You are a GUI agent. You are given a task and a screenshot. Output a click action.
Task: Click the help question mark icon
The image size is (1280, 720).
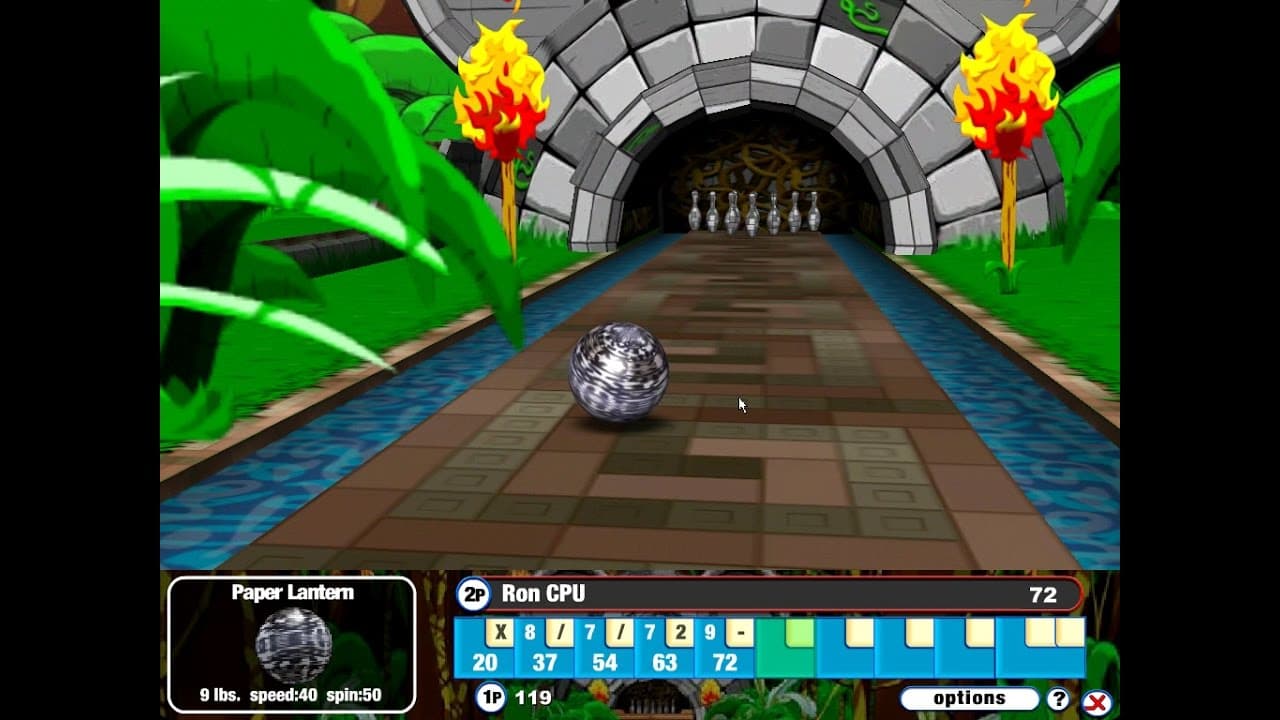[x=1058, y=697]
